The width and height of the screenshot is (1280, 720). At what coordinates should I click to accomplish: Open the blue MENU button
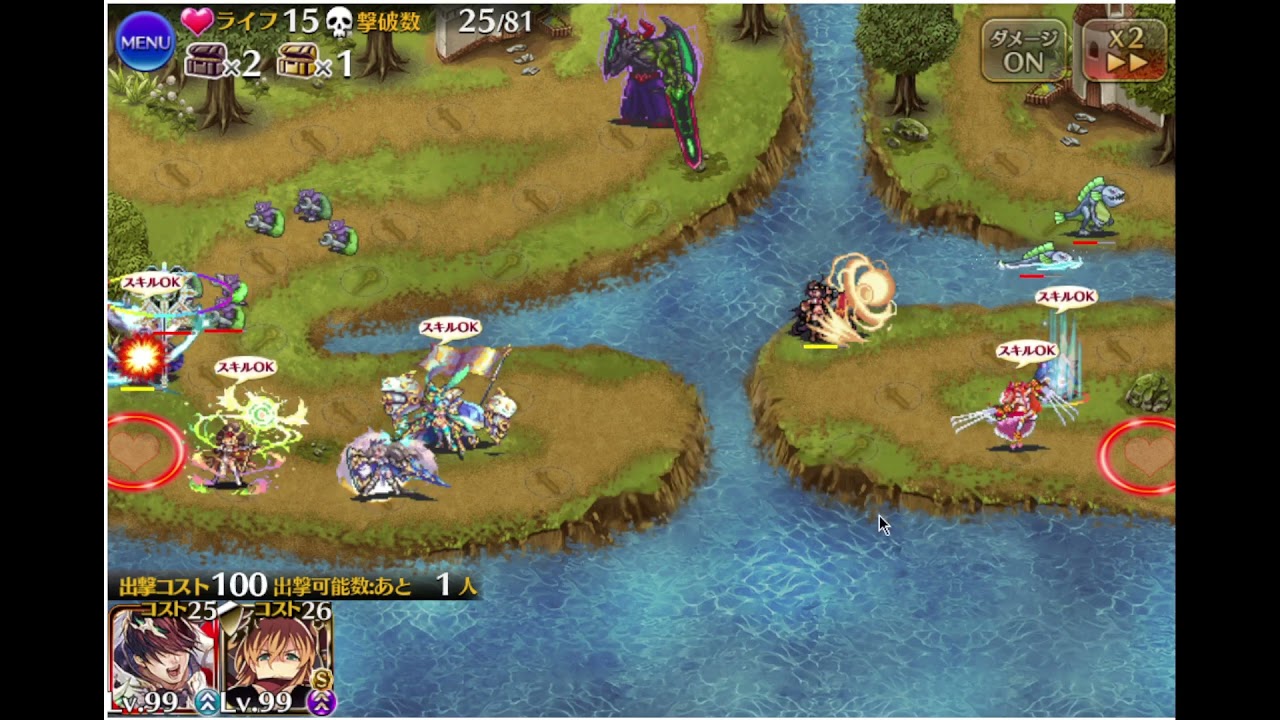click(145, 42)
